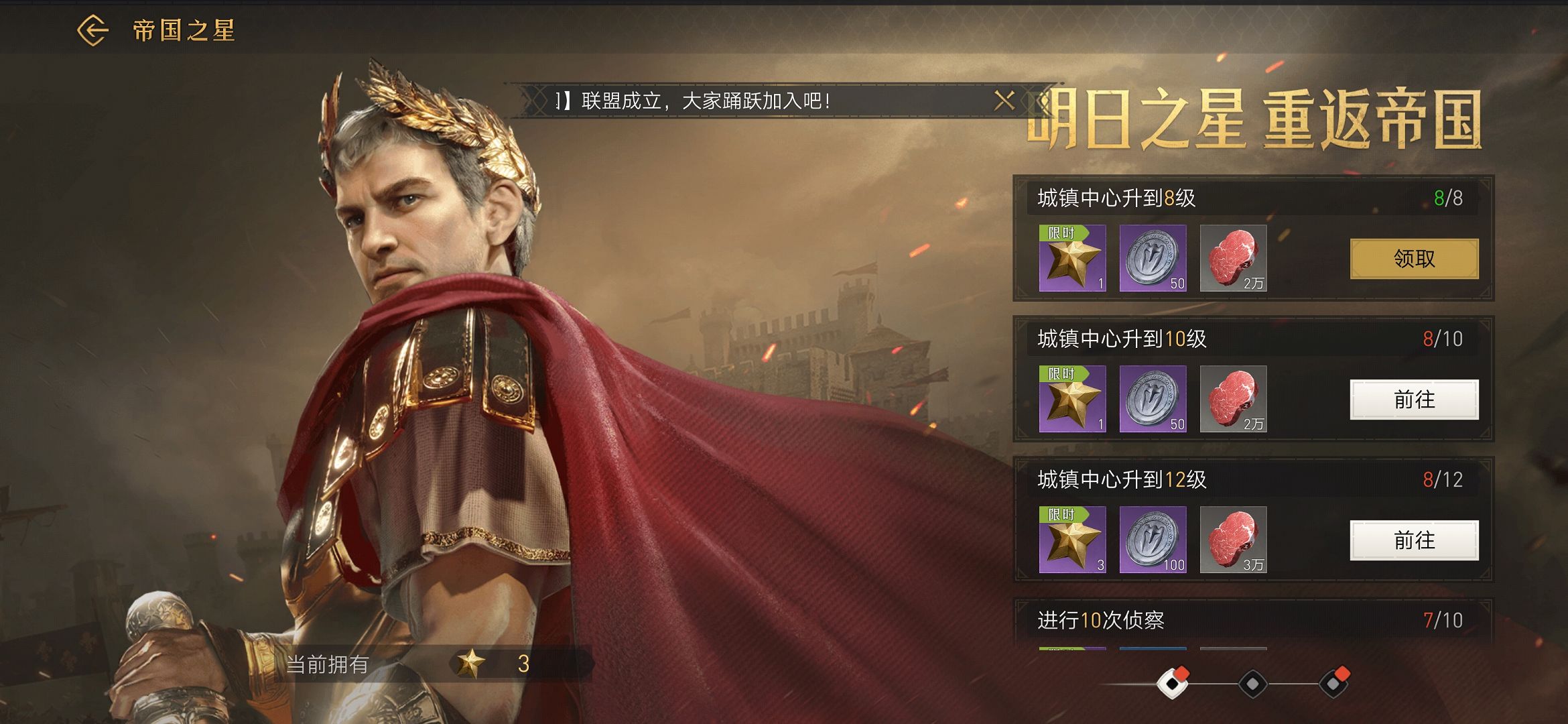Tap 前往 for the level 10 town center task
This screenshot has width=1568, height=724.
click(x=1414, y=400)
